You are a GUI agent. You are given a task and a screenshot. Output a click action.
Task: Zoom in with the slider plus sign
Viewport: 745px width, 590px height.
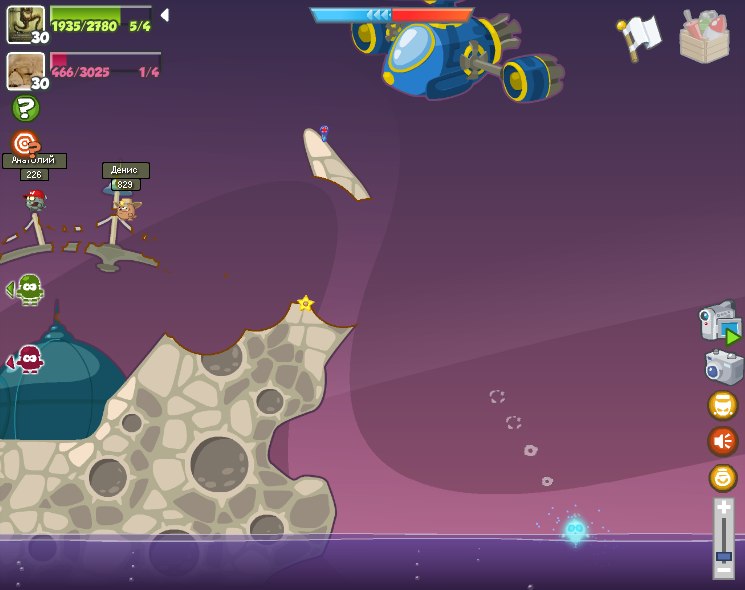coord(723,509)
